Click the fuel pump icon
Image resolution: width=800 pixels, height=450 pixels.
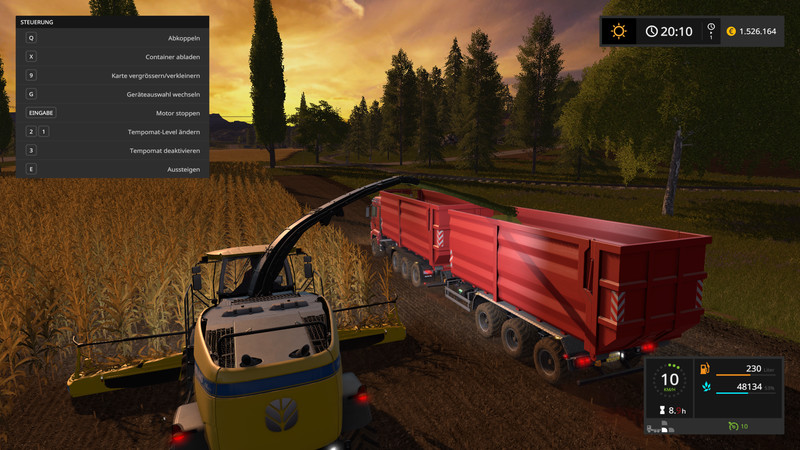(705, 368)
